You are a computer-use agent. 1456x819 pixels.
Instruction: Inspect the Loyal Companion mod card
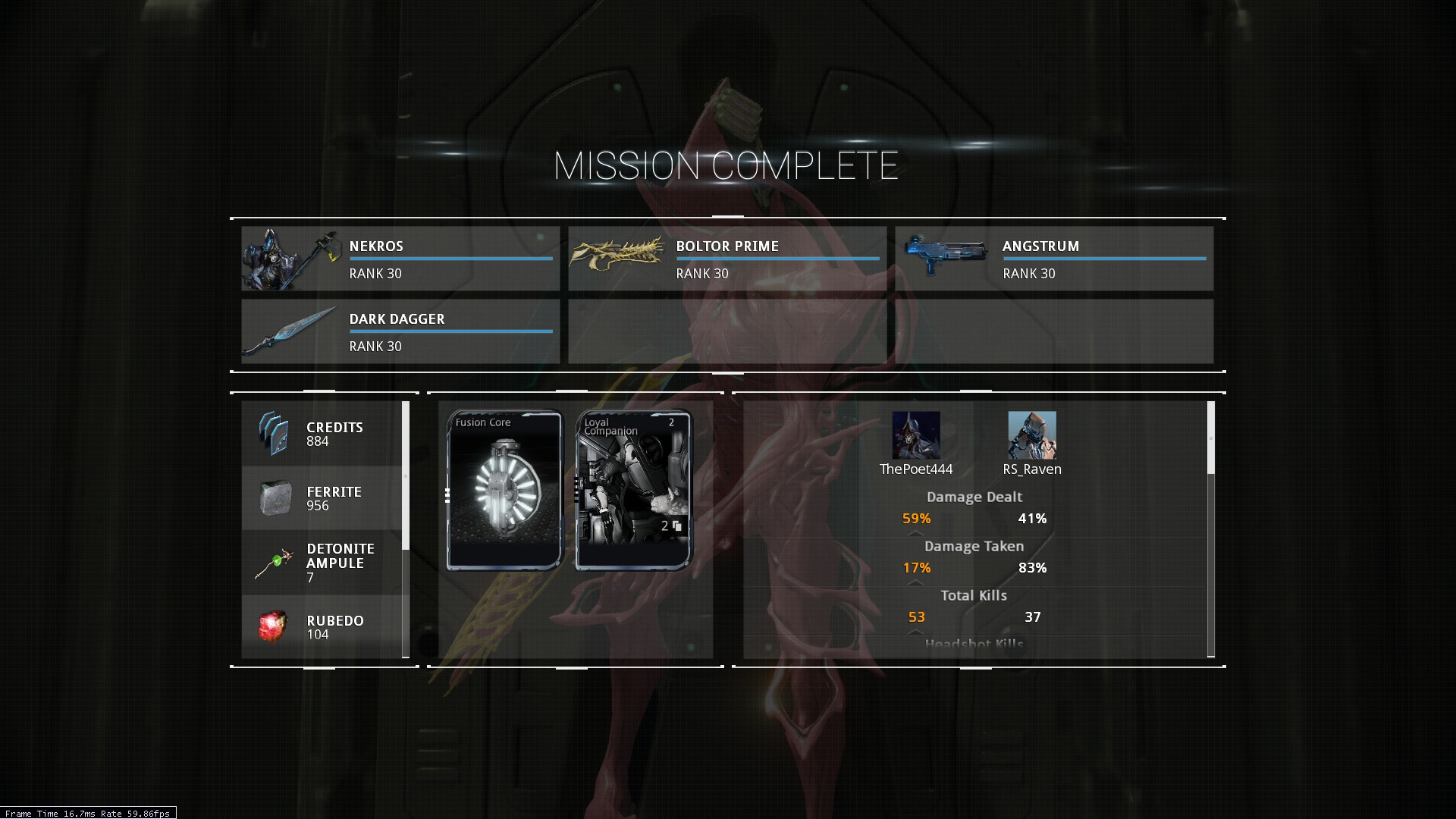pyautogui.click(x=634, y=490)
